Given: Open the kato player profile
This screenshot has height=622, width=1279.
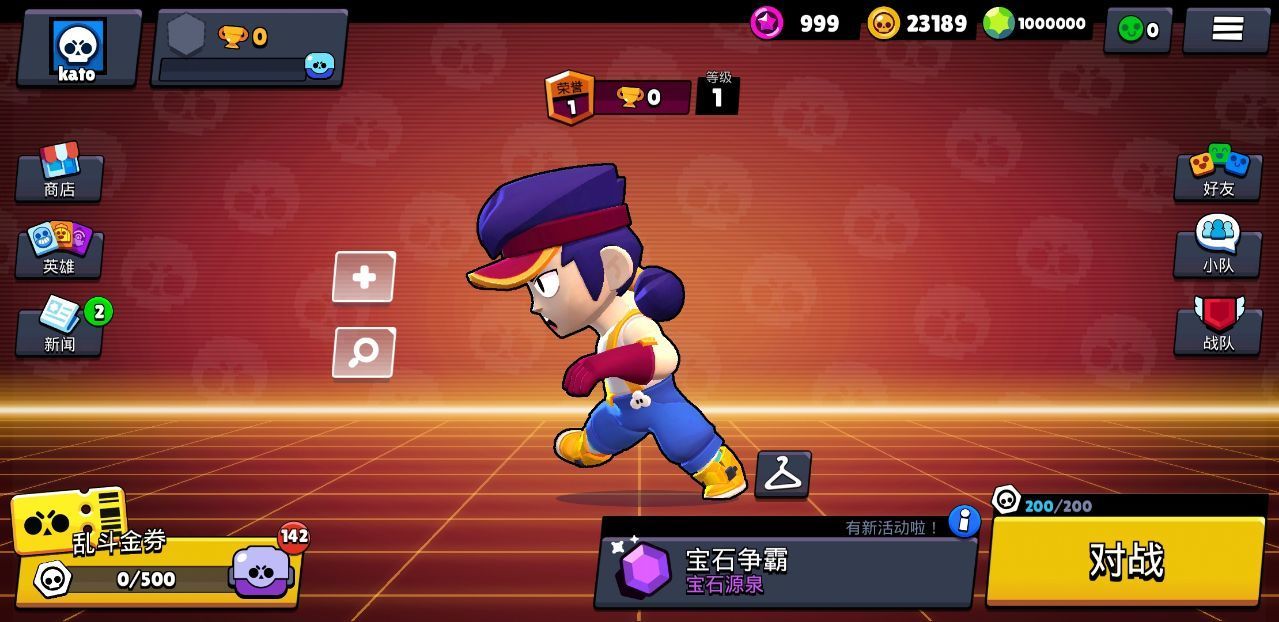Looking at the screenshot, I should (x=78, y=49).
